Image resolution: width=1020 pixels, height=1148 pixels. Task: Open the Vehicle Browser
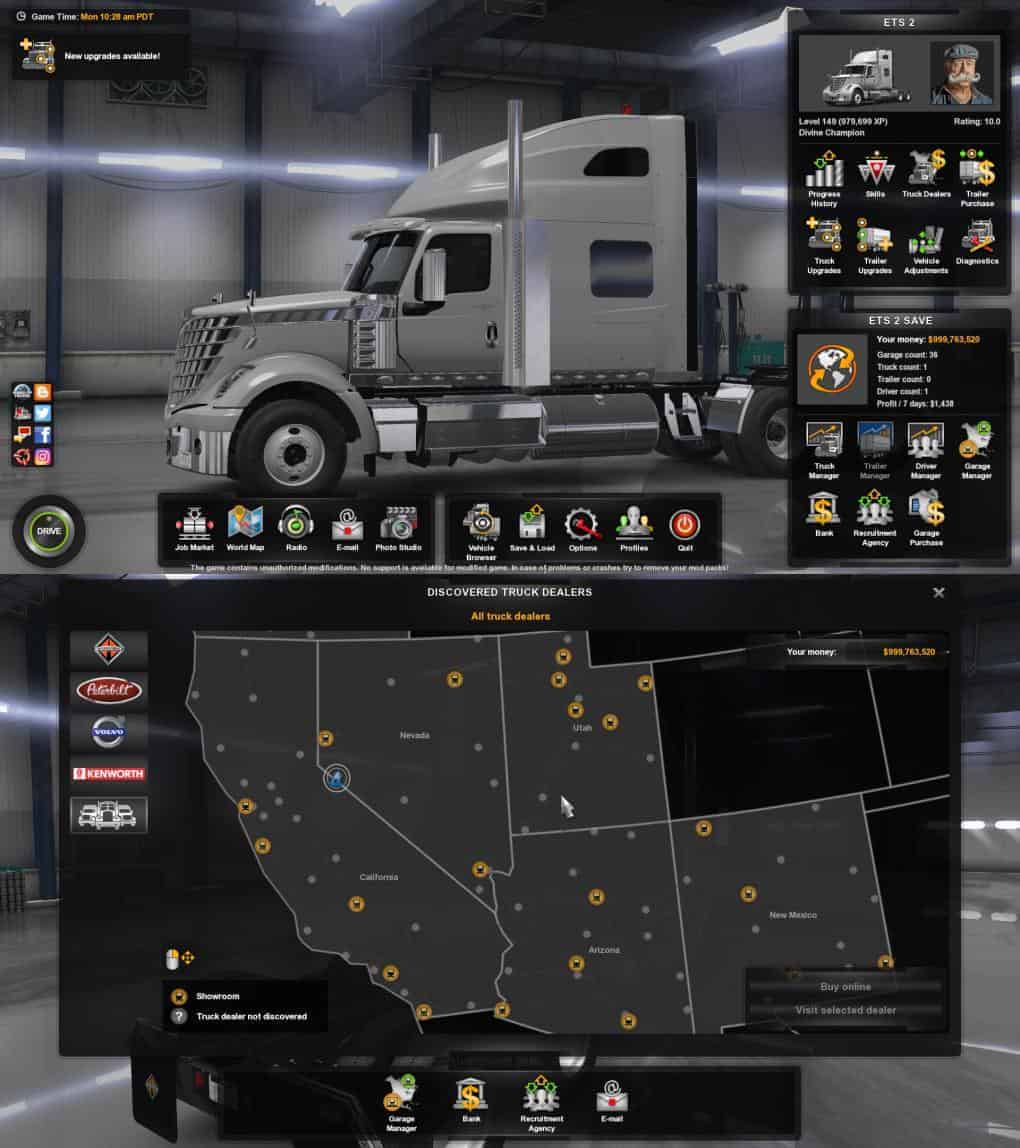481,527
